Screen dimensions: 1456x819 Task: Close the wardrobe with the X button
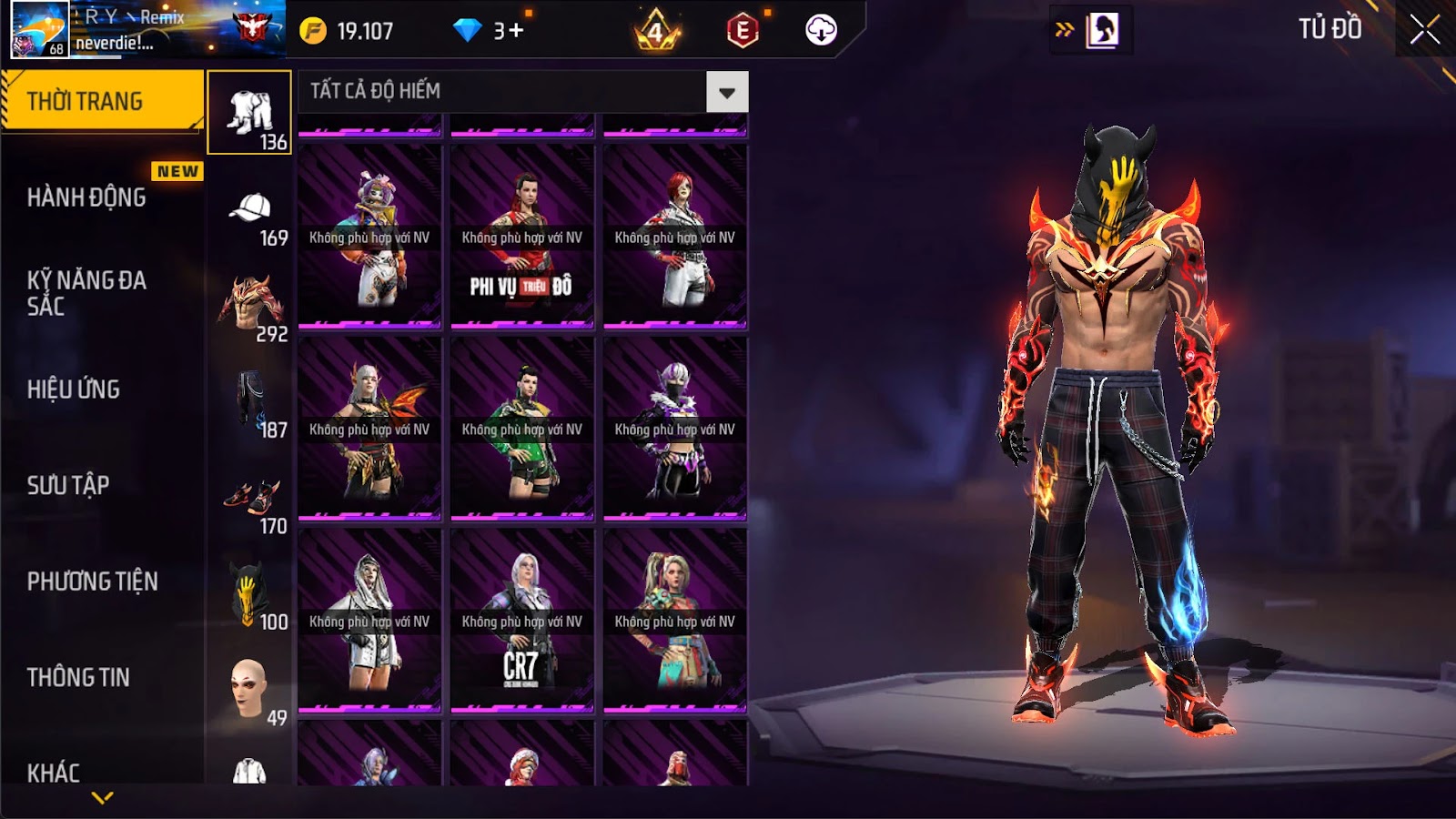(1424, 30)
